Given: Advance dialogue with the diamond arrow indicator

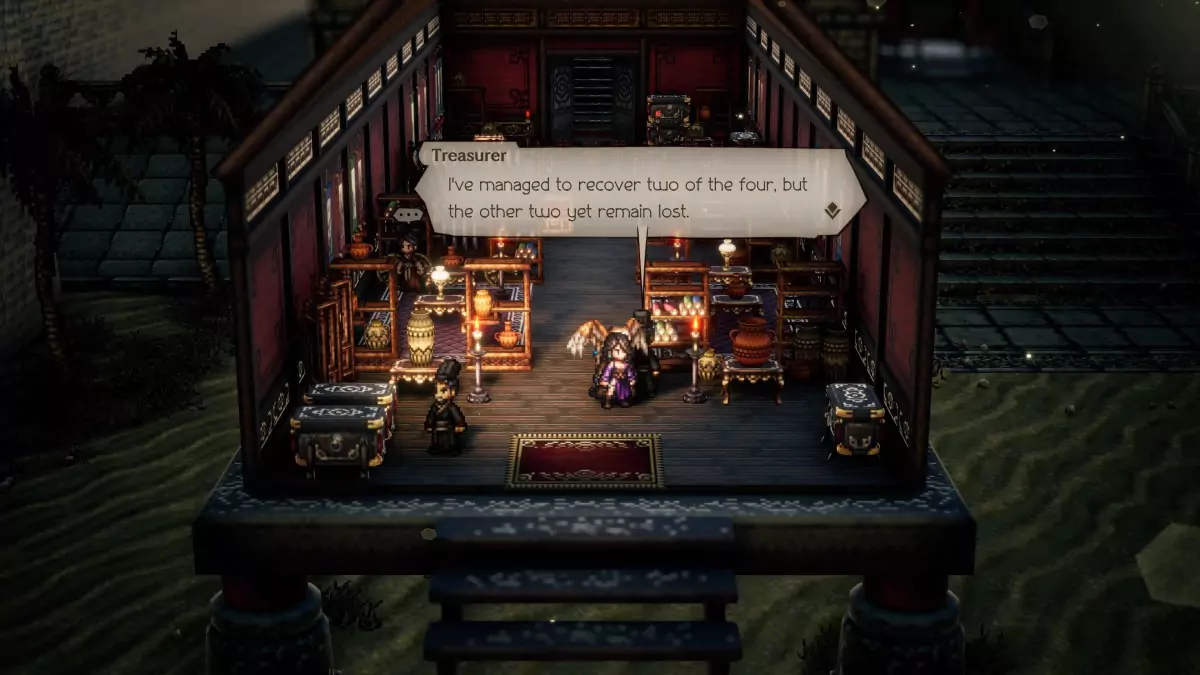Looking at the screenshot, I should 831,210.
